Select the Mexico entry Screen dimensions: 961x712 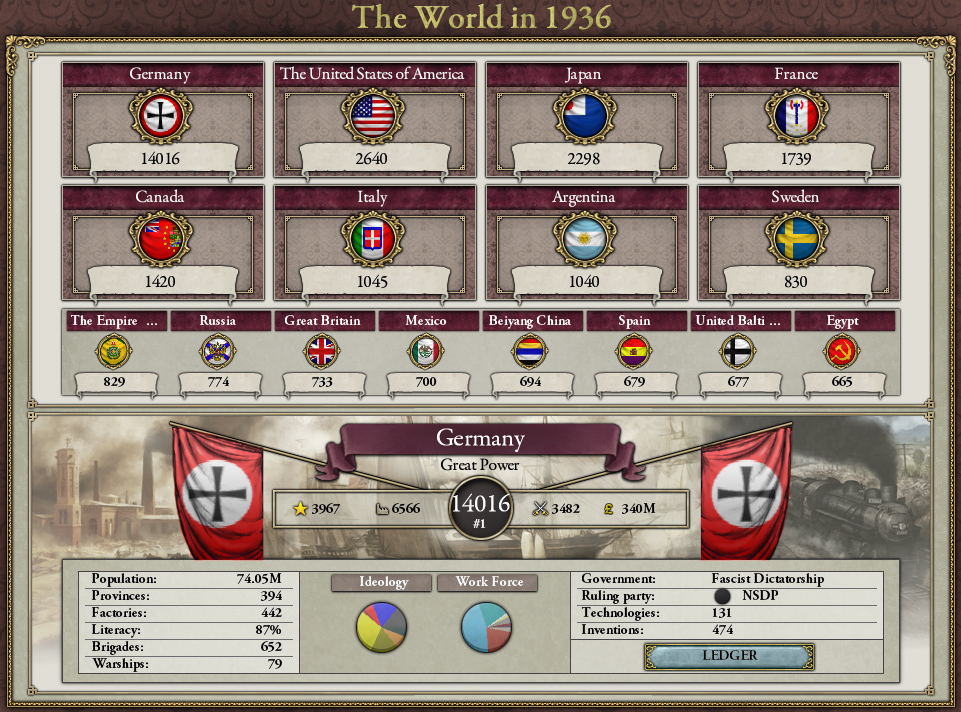[426, 352]
